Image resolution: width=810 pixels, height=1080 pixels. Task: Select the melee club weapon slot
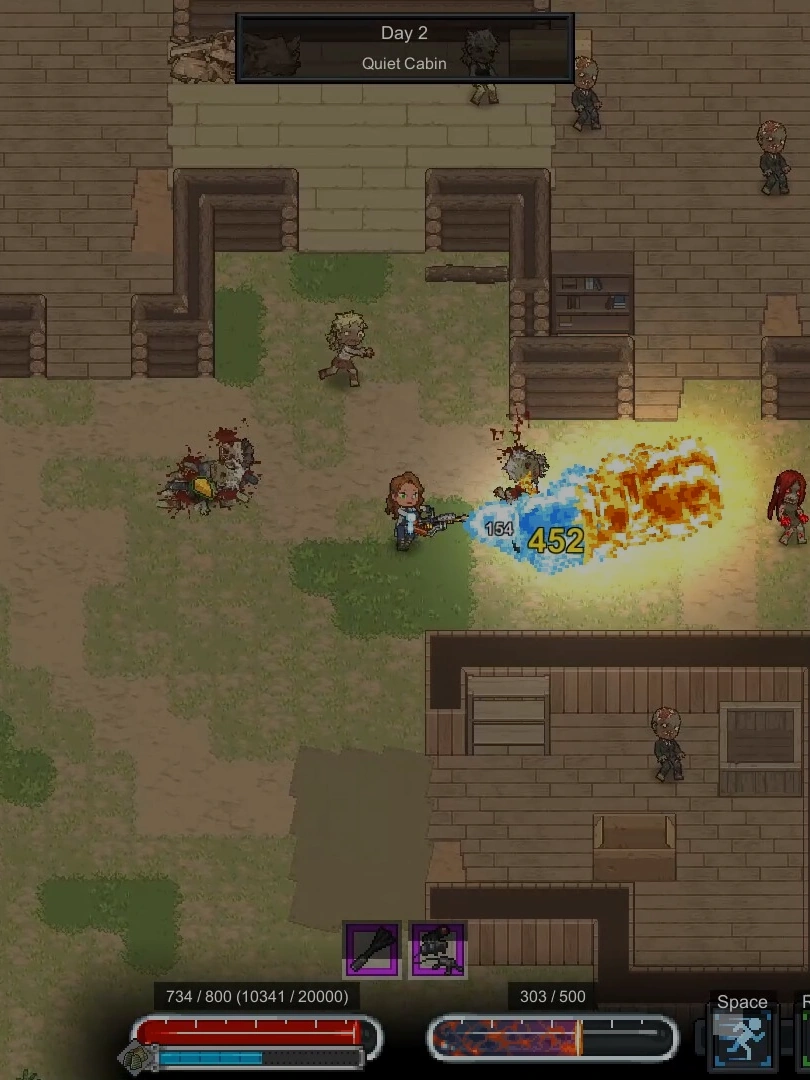tap(373, 949)
